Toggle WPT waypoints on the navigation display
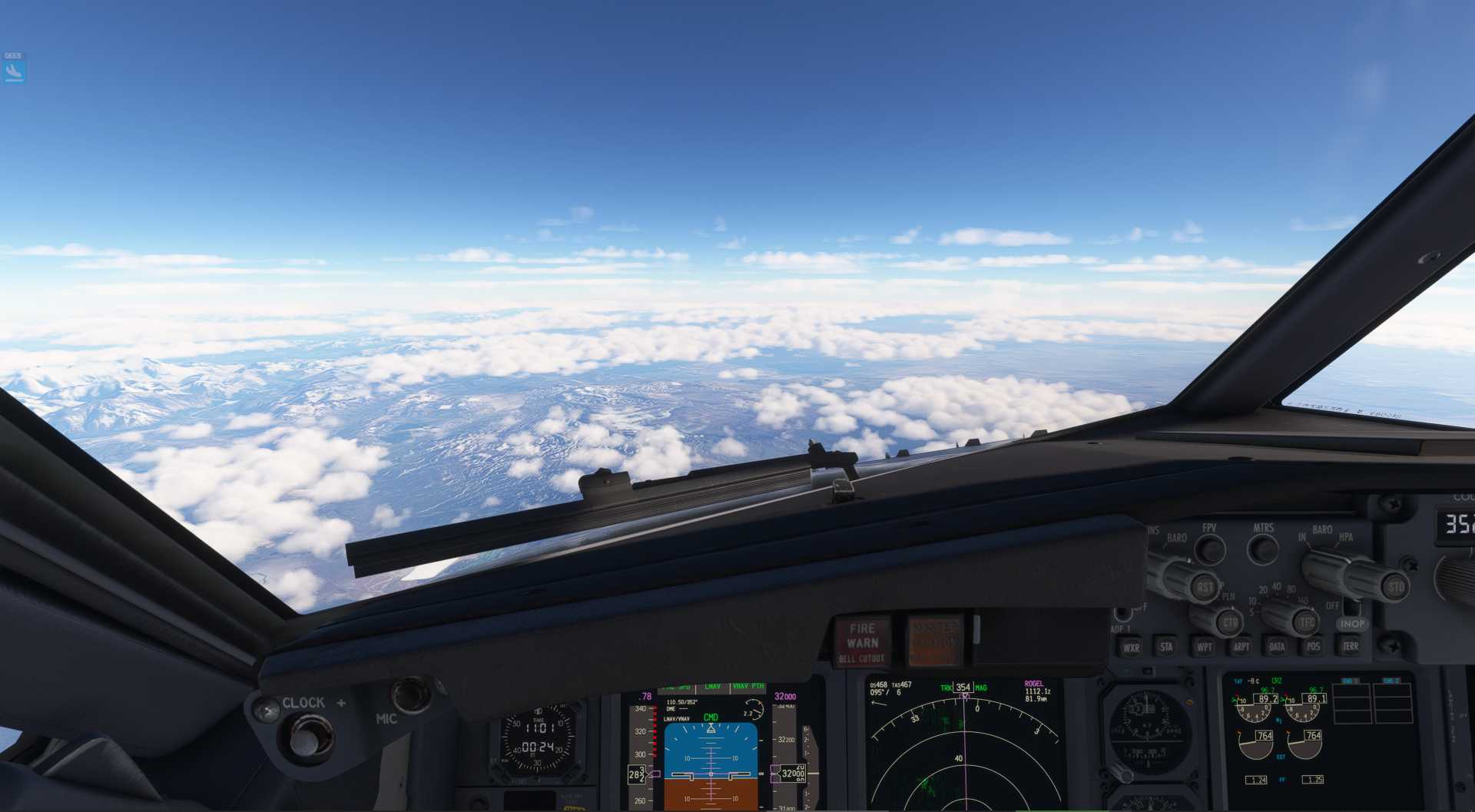Screen dimensions: 1475x812 tap(1205, 646)
